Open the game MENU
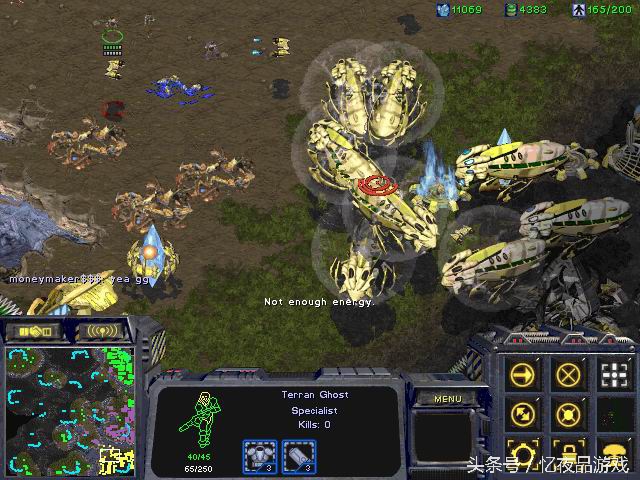This screenshot has height=480, width=640. tap(447, 398)
